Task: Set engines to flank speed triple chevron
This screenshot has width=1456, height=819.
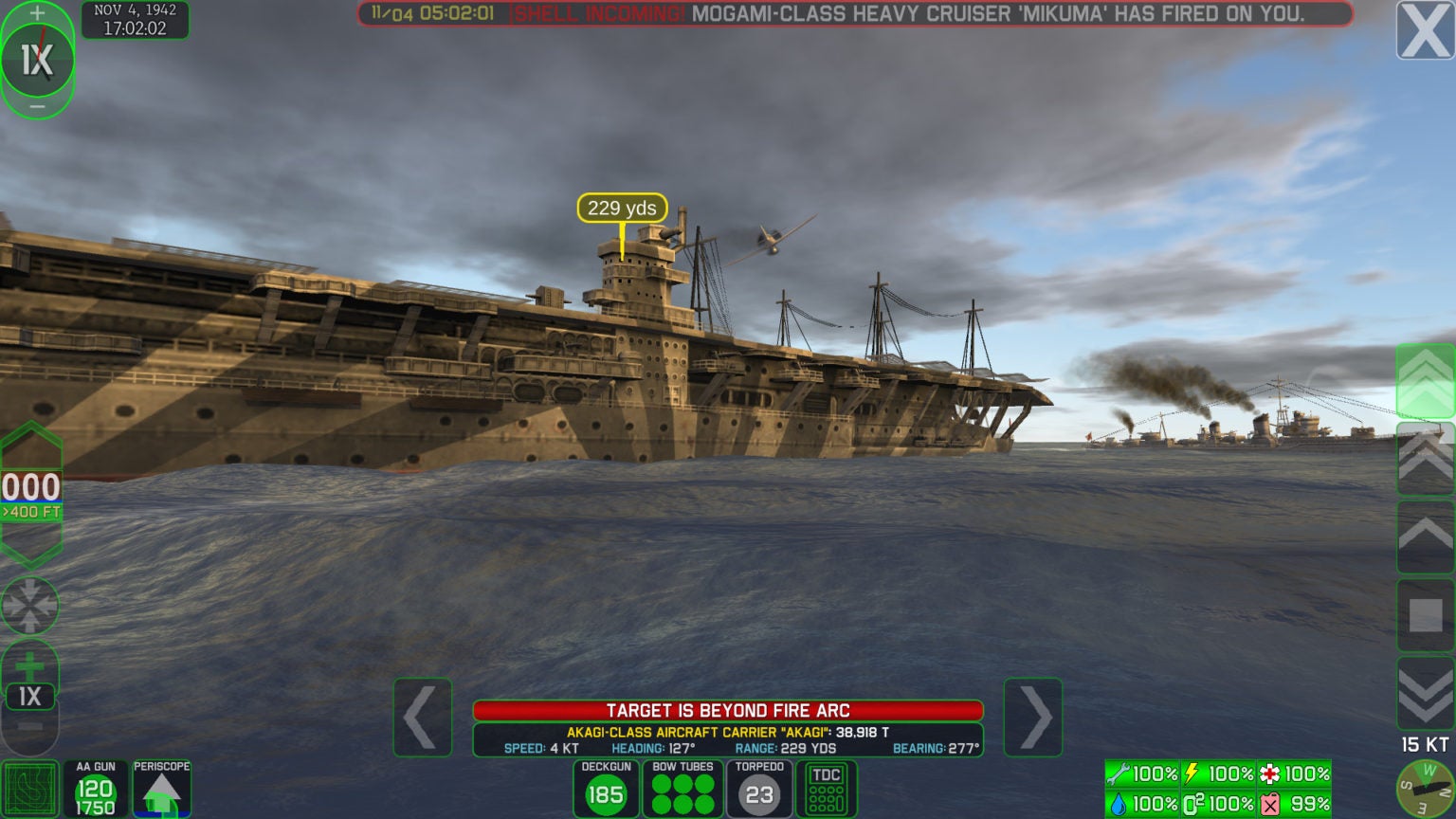Action: (x=1425, y=380)
